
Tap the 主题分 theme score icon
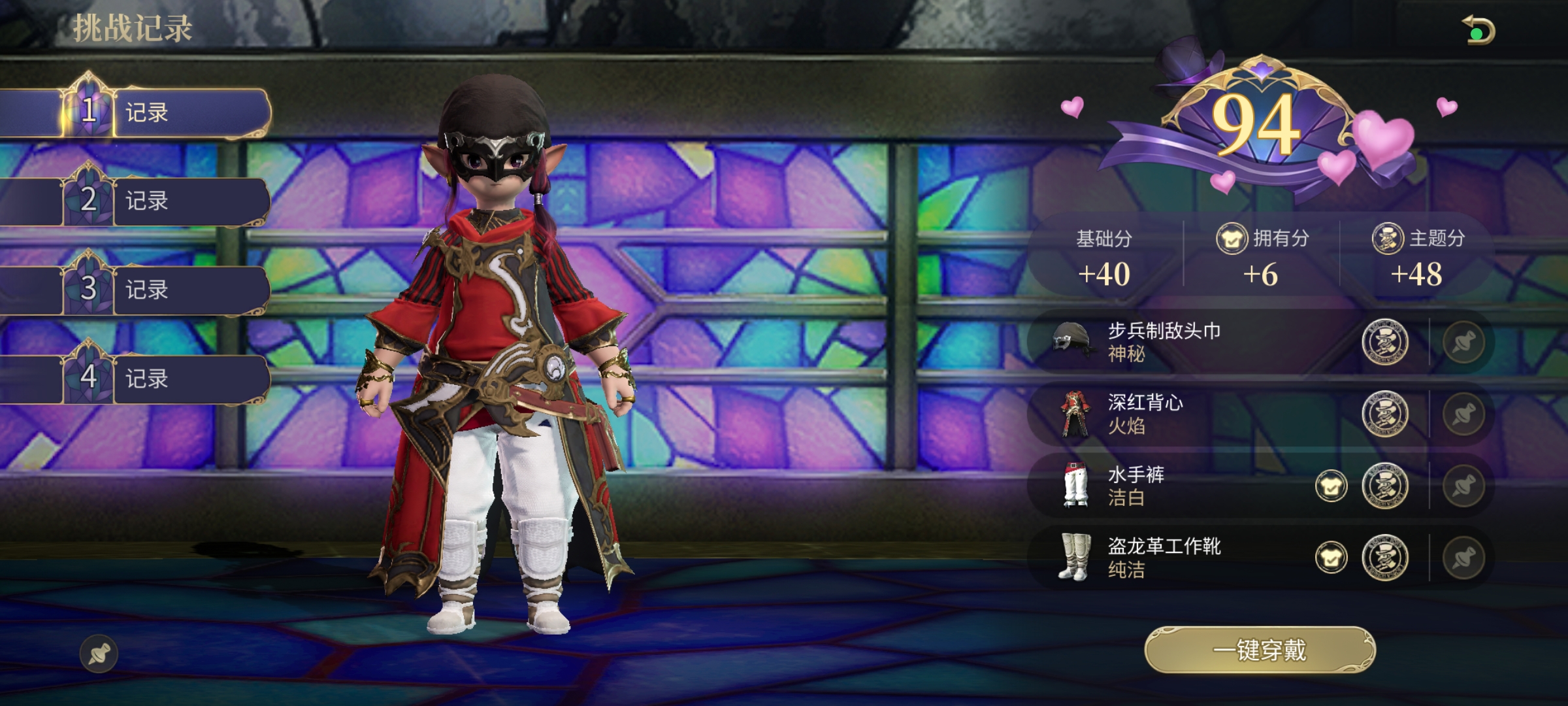coord(1387,239)
